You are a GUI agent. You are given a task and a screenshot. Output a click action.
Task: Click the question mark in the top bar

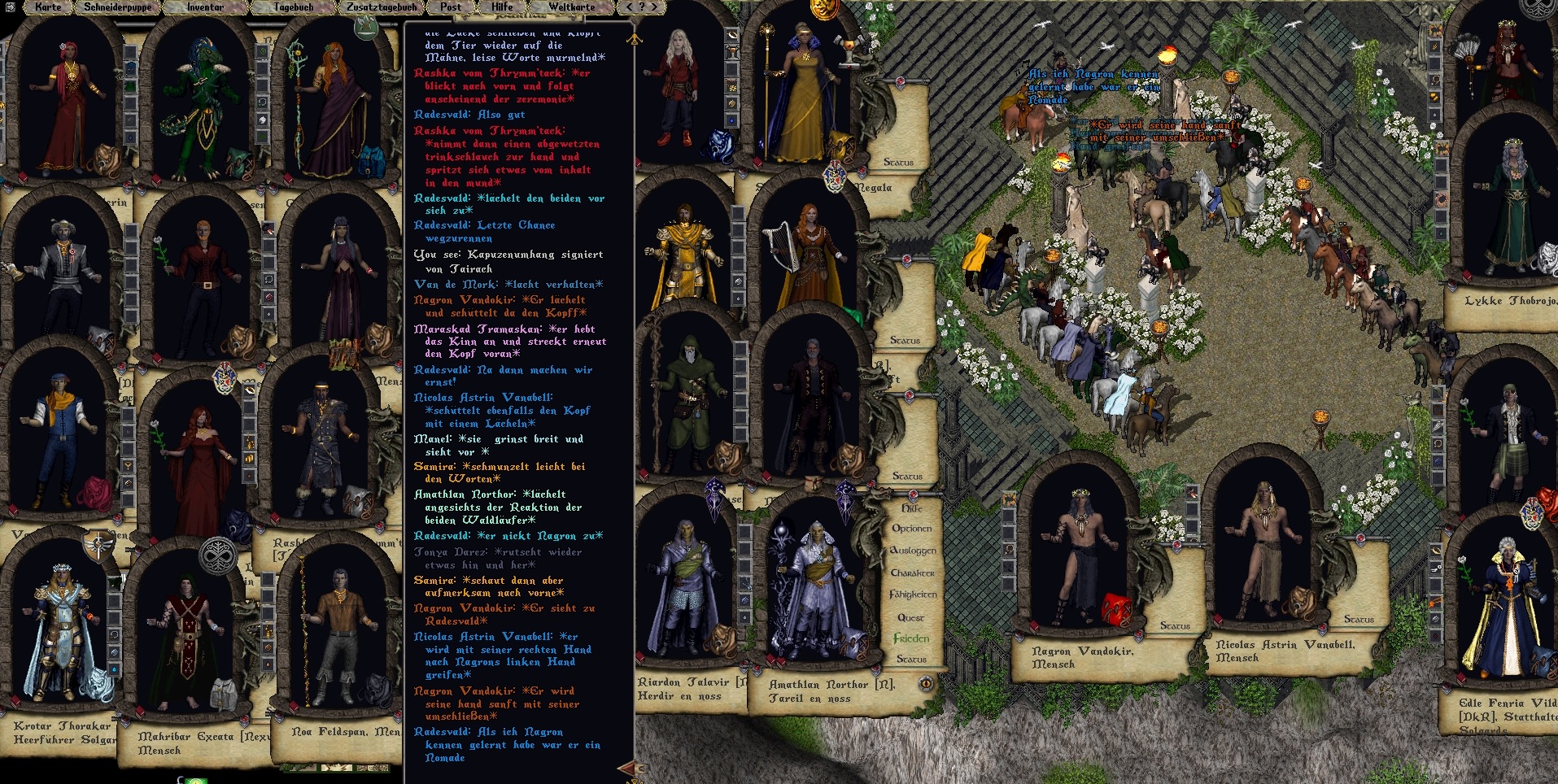(x=642, y=7)
